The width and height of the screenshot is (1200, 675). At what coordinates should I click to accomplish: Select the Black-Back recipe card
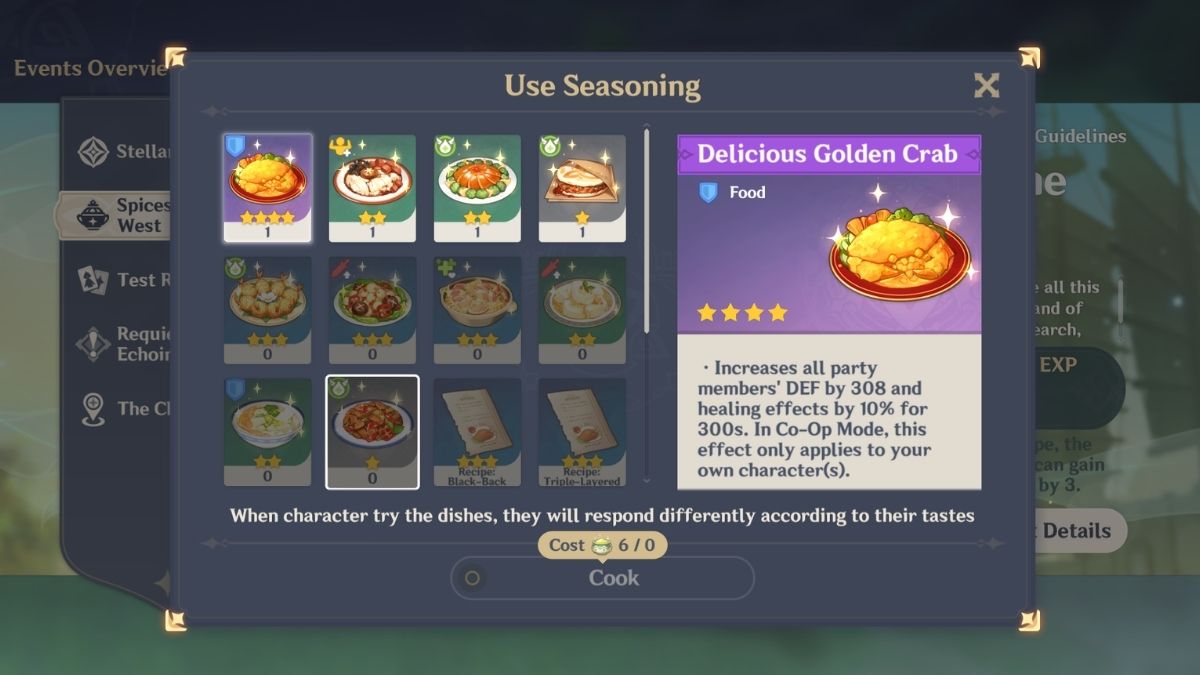pos(477,432)
